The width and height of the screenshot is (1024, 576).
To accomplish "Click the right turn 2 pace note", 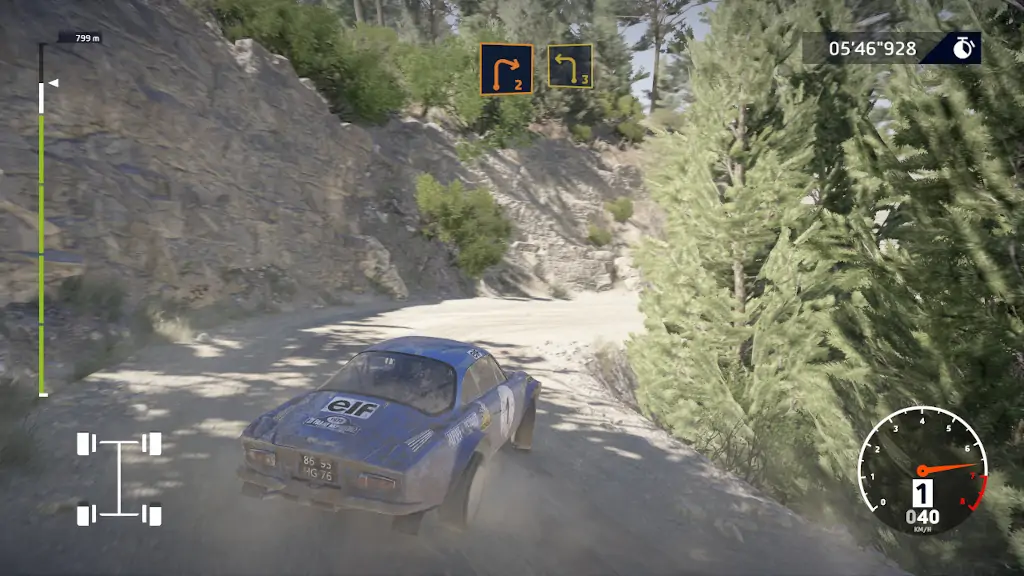I will [x=505, y=69].
